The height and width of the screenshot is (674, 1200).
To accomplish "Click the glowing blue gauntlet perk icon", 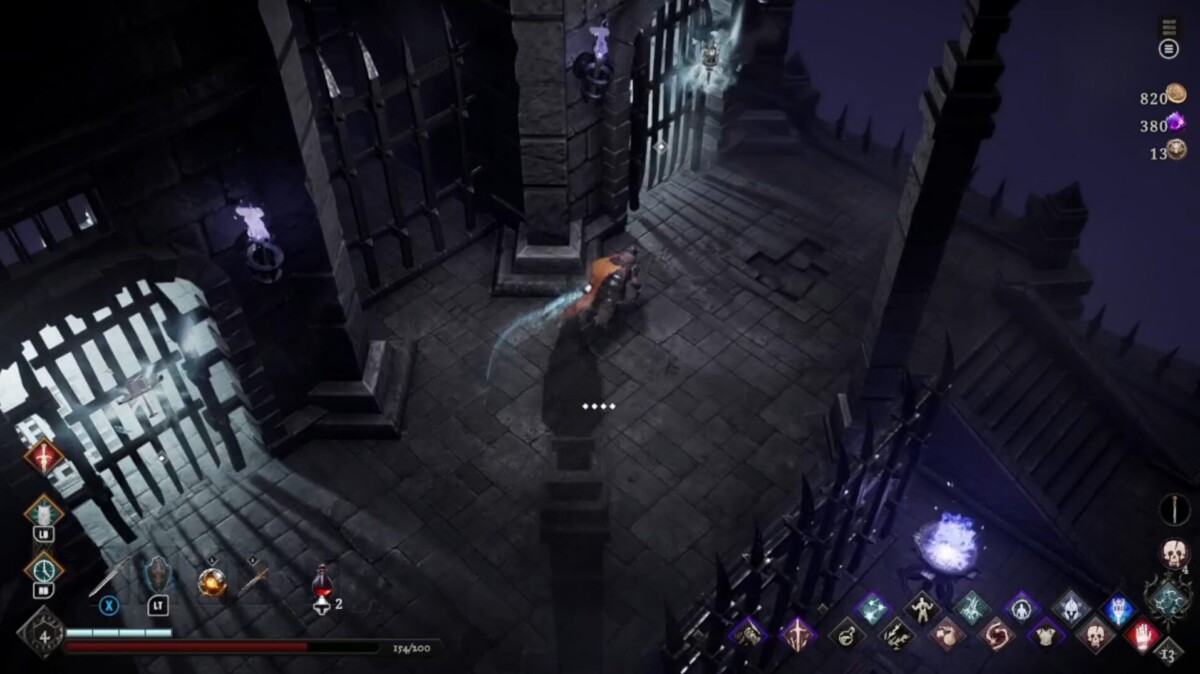I will coord(1118,608).
